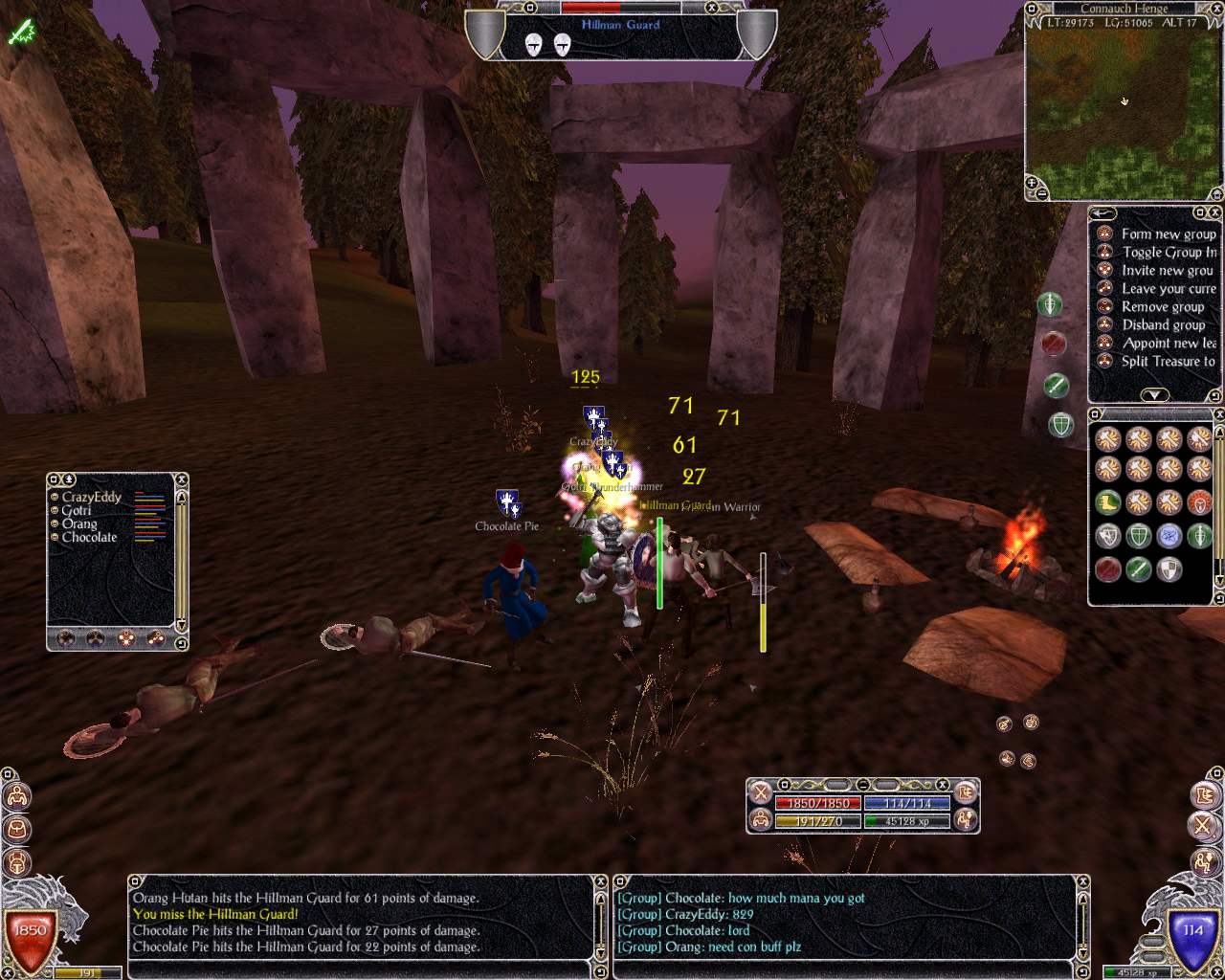The image size is (1225, 980).
Task: Open the minimap of Connauch Henge
Action: (x=1124, y=103)
